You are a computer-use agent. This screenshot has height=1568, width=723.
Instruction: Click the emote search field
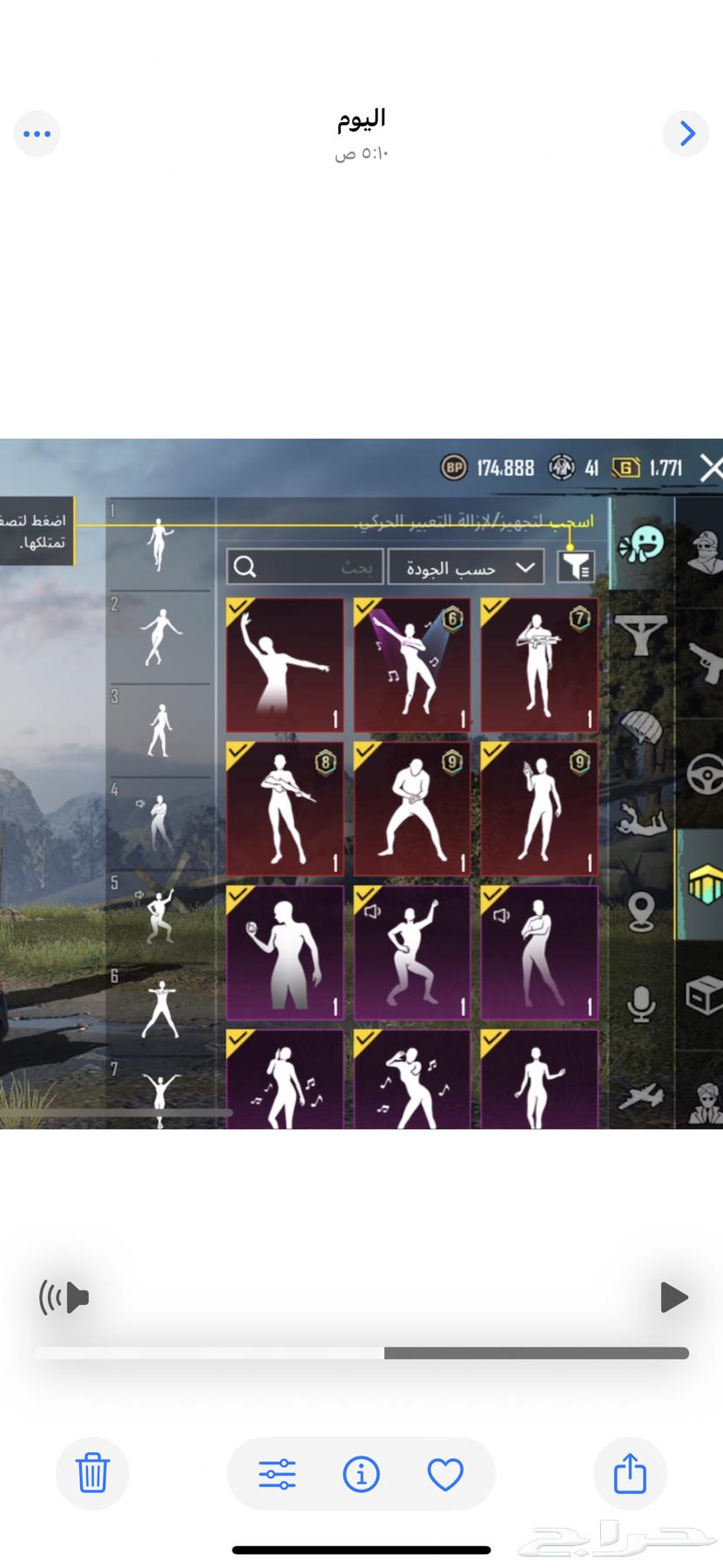click(x=304, y=567)
